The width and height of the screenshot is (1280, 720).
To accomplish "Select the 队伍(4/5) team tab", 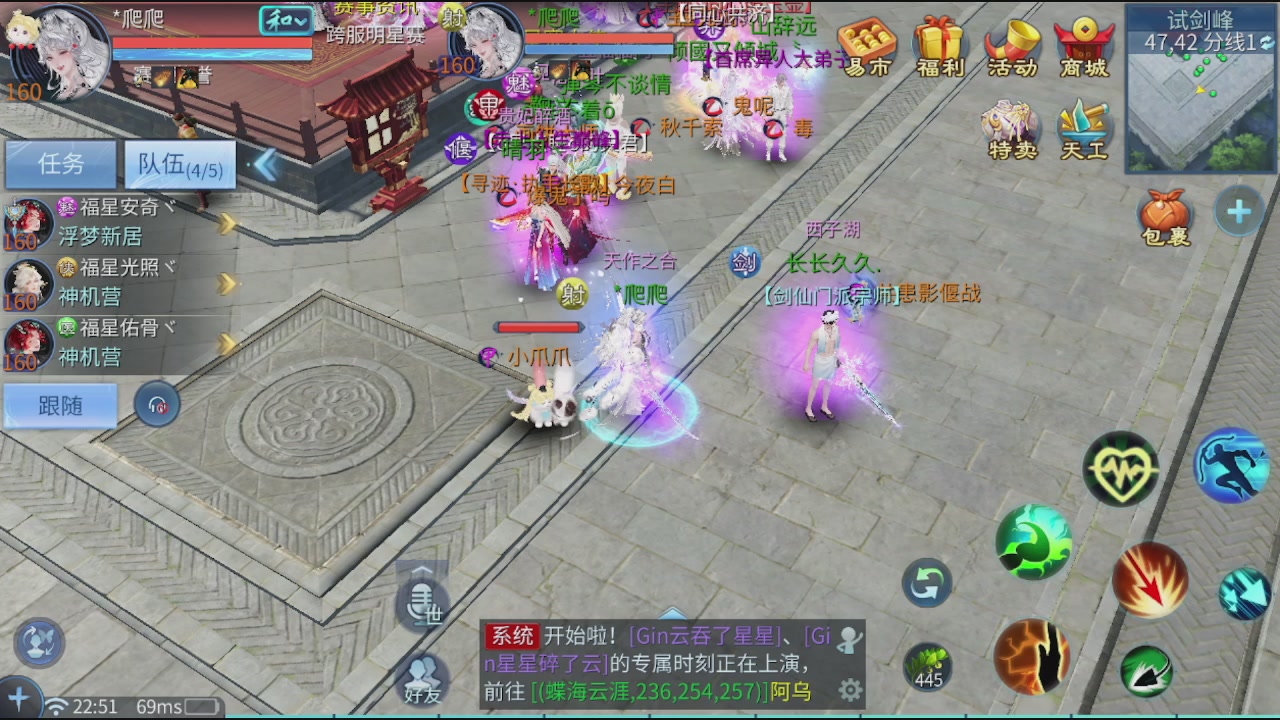I will click(178, 165).
